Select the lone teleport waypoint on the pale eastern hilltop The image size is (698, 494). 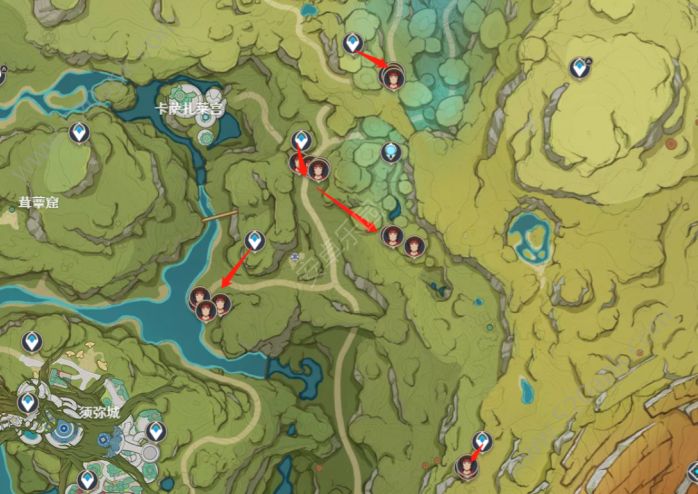[578, 68]
